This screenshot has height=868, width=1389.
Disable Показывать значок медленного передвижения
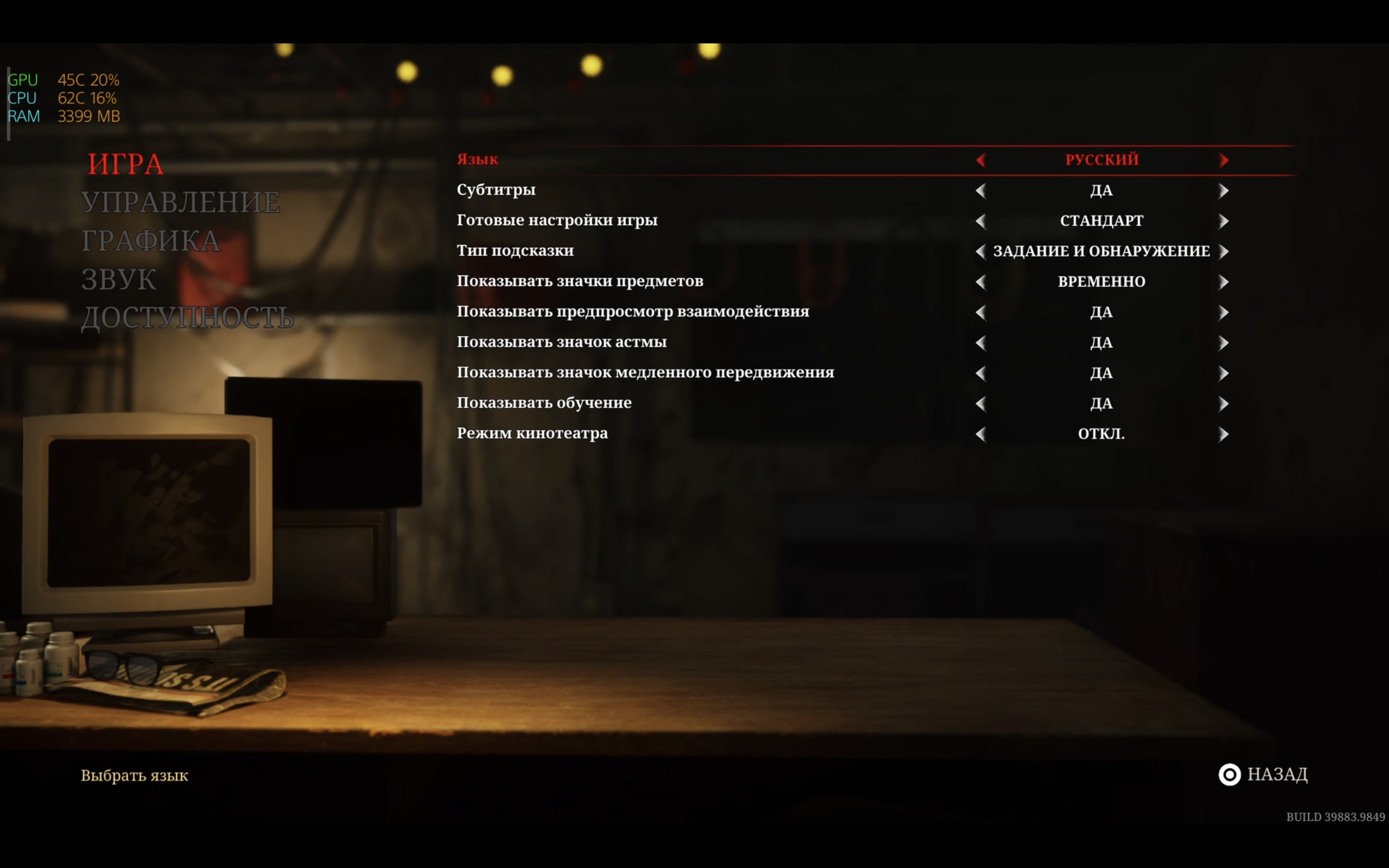click(1225, 373)
